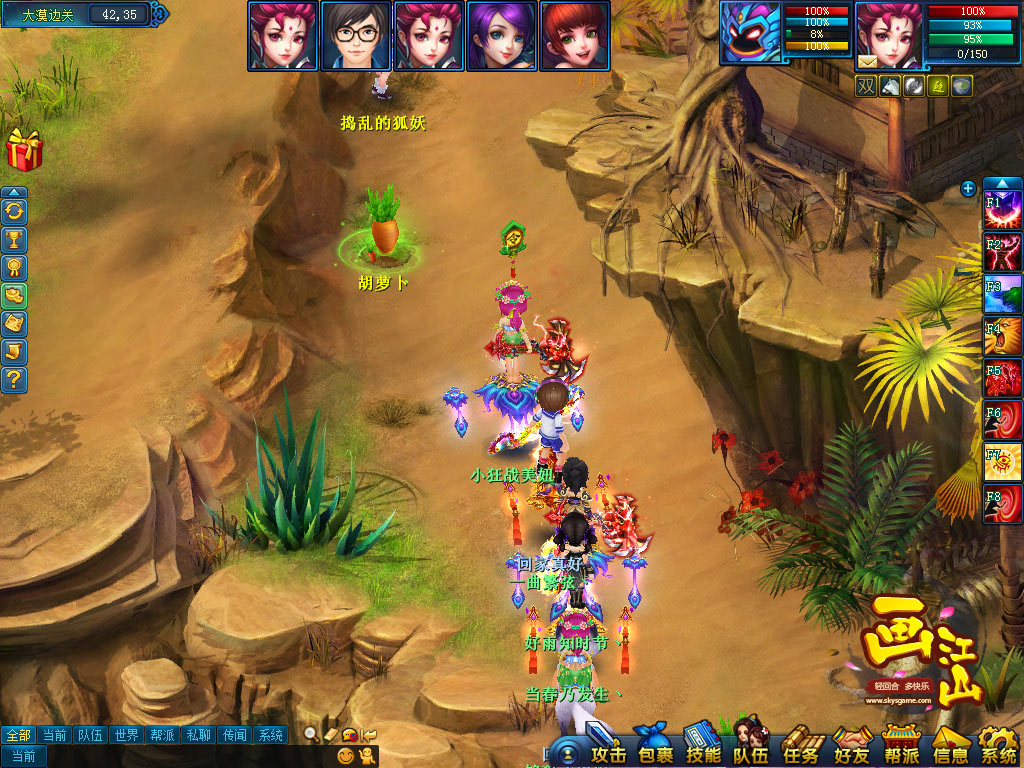Switch chat to the 世界 world tab
Screen dimensions: 1024x768
(125, 735)
